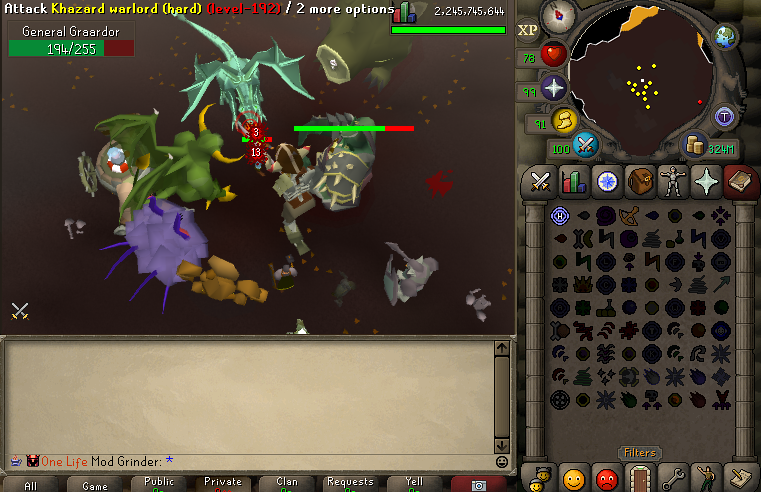The height and width of the screenshot is (492, 761).
Task: Open the wrench Settings tab
Action: pyautogui.click(x=672, y=477)
